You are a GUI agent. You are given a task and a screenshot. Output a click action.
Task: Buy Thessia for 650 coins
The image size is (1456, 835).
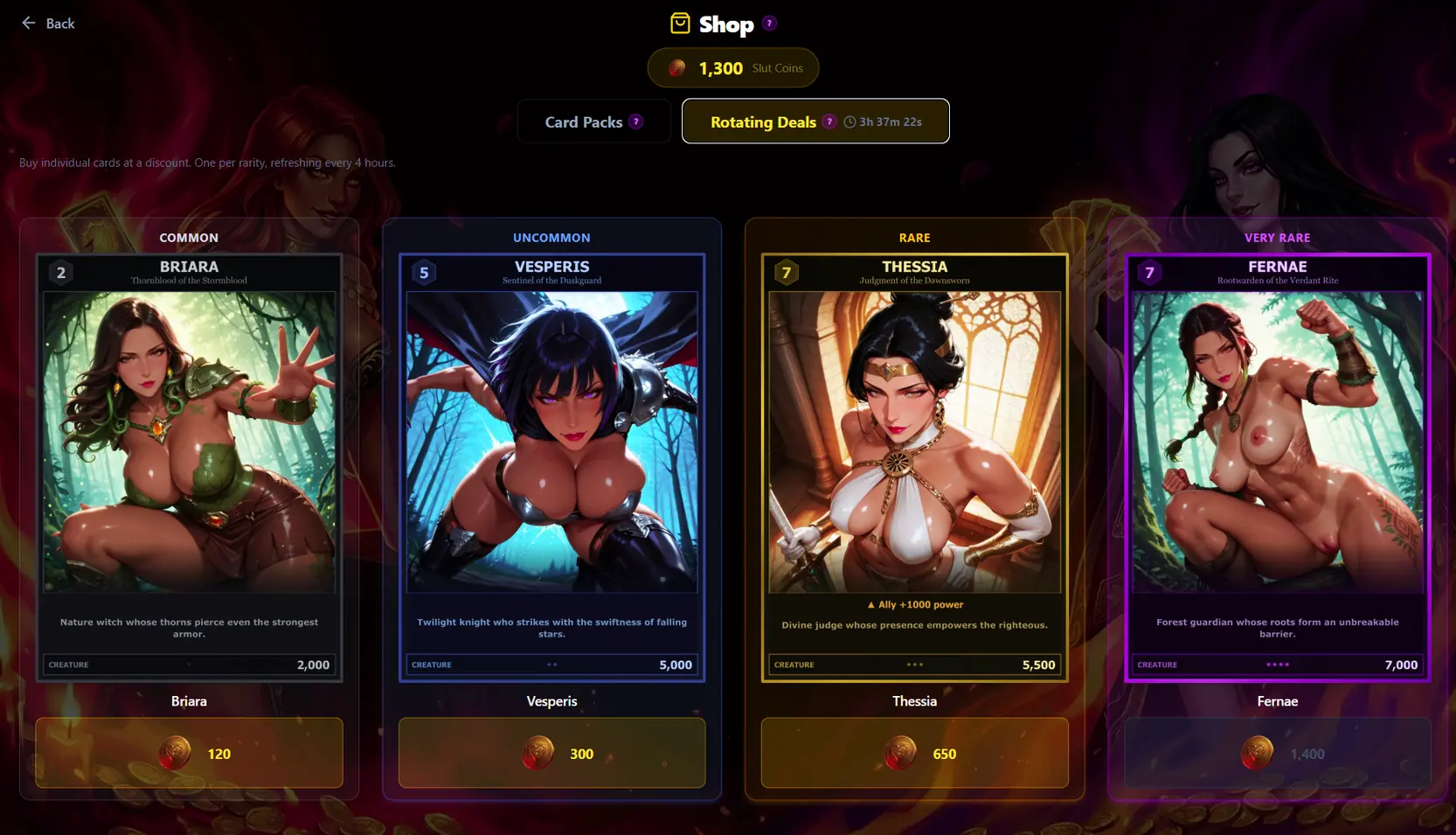914,753
